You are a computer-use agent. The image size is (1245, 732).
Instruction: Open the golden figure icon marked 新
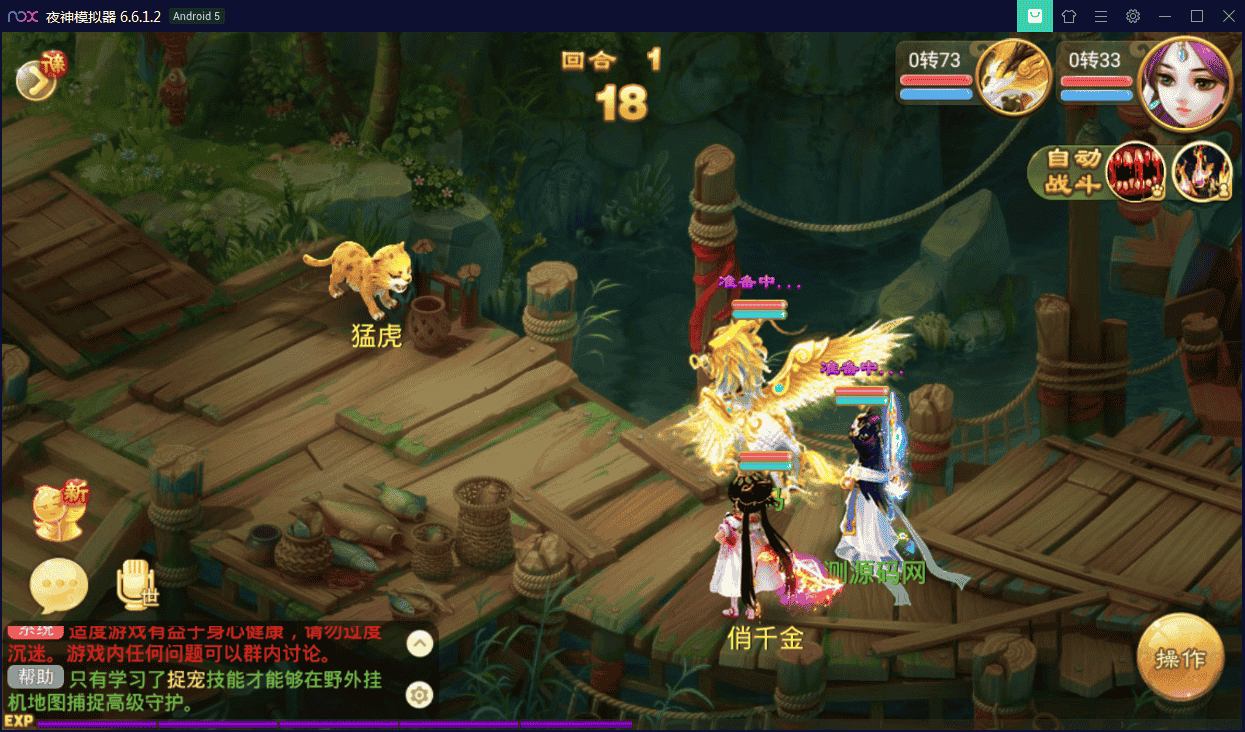pyautogui.click(x=58, y=512)
